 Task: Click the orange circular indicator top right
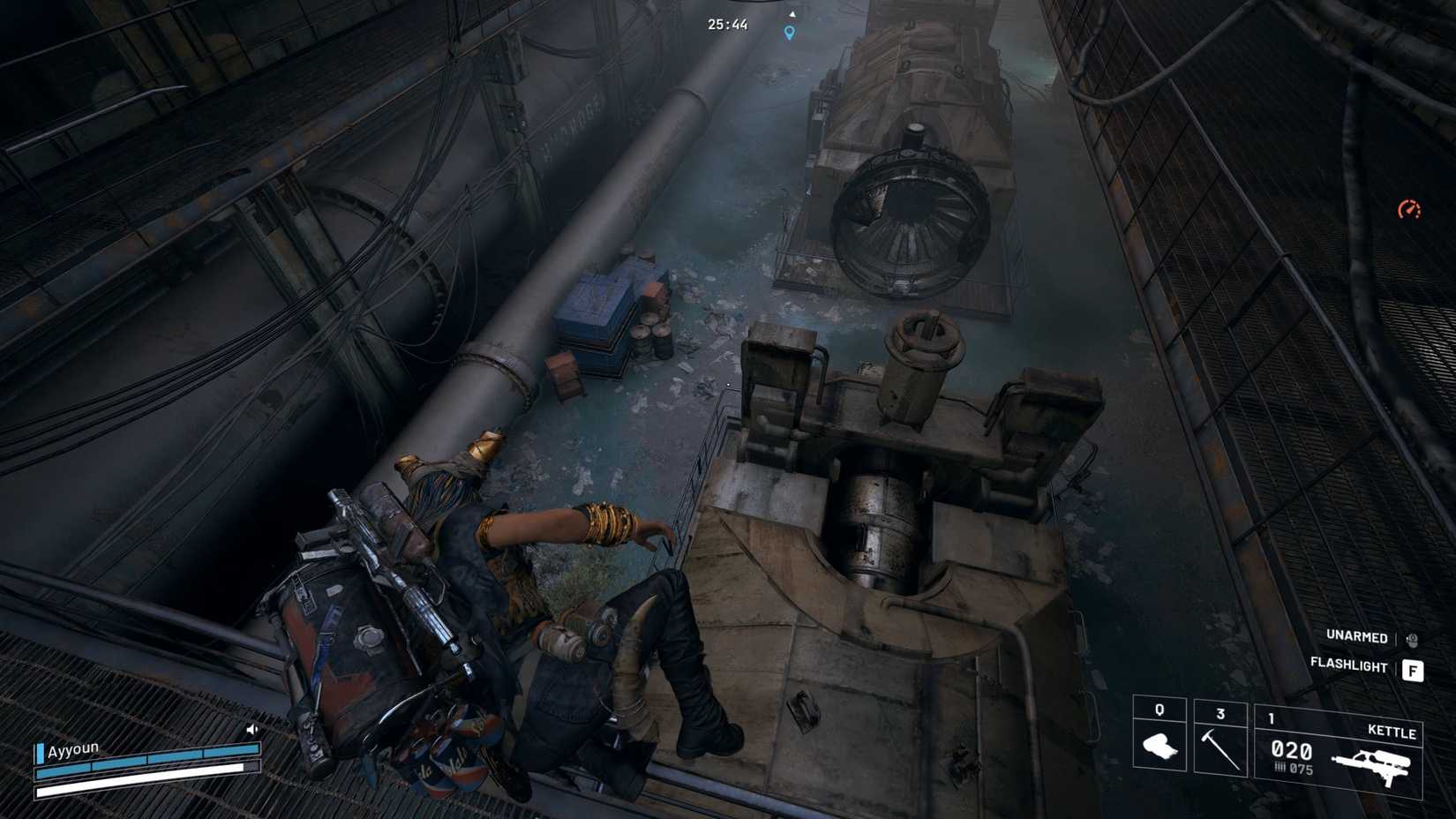1412,210
